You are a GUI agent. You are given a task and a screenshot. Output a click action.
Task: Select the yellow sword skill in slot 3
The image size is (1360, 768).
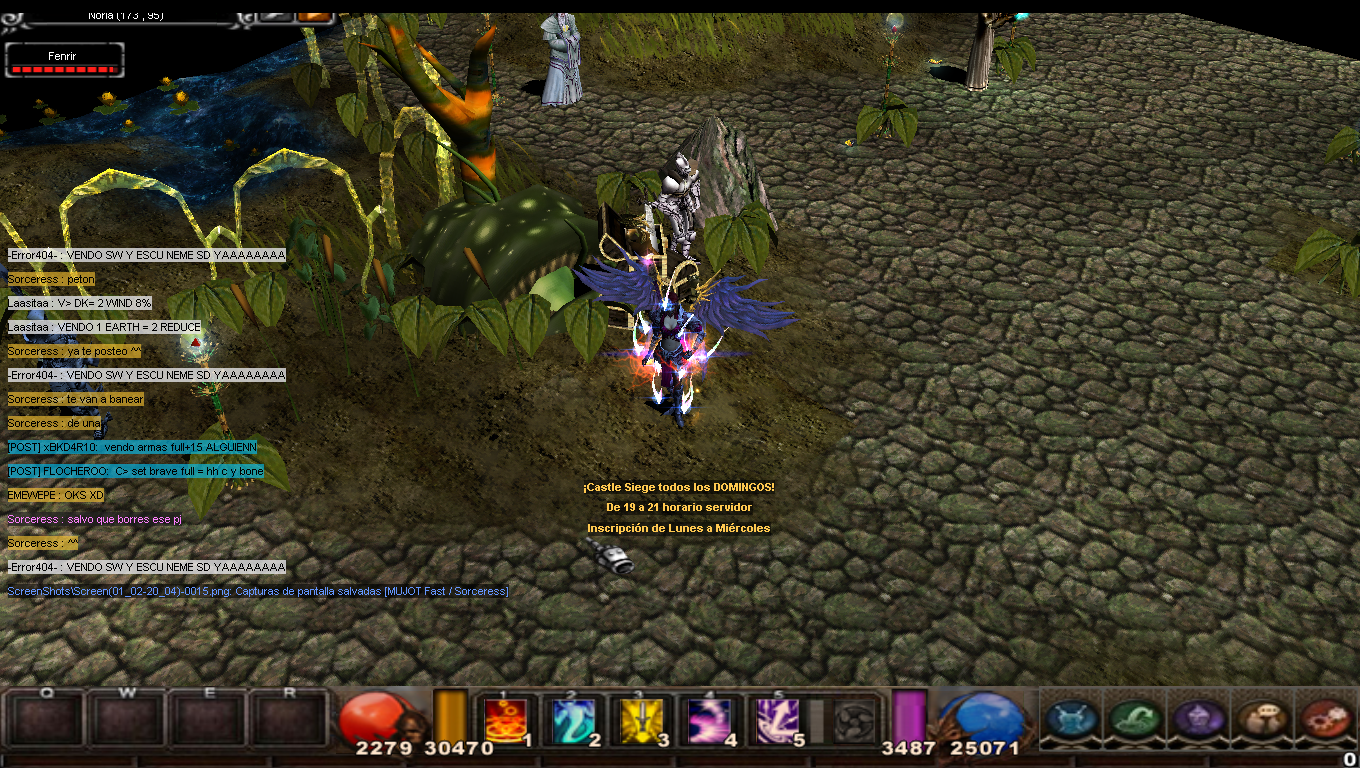coord(641,720)
